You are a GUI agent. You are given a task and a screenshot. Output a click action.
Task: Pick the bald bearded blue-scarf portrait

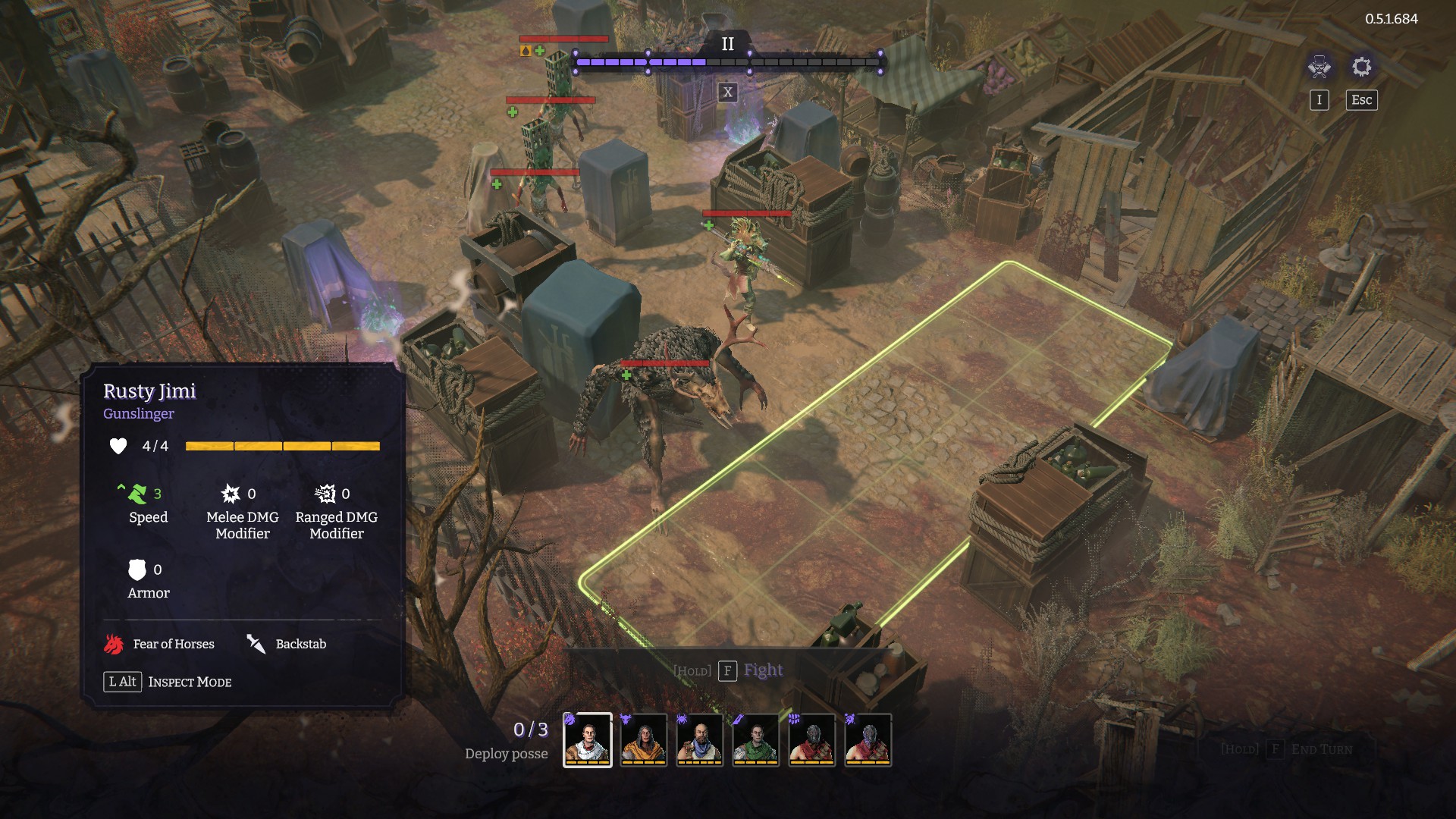(x=699, y=739)
